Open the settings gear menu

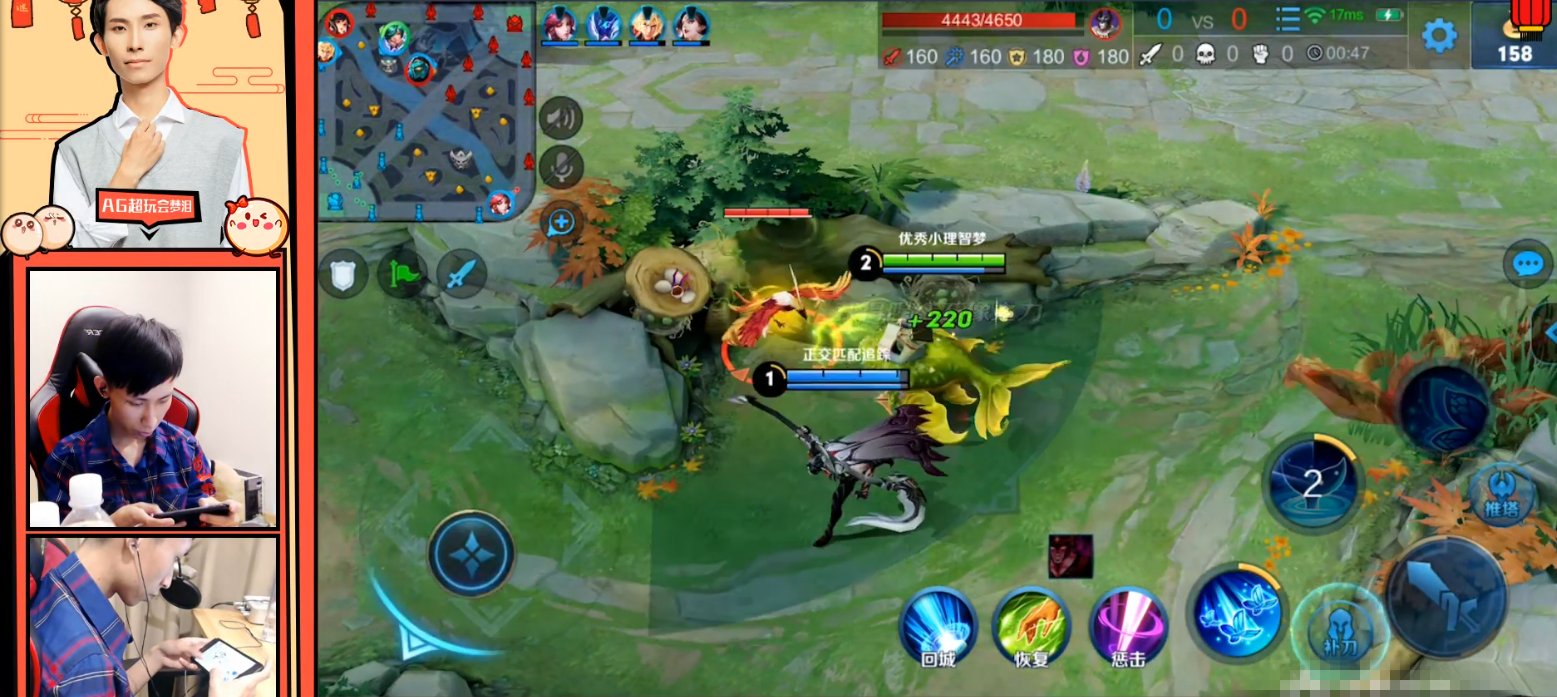[x=1439, y=36]
